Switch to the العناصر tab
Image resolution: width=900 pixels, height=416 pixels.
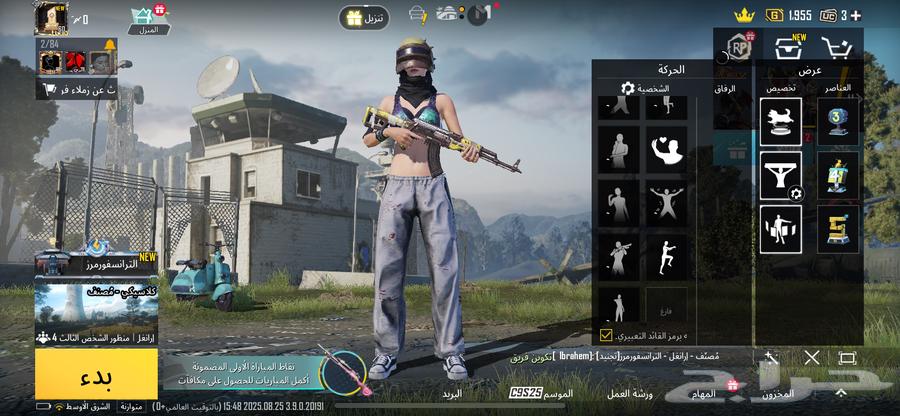point(837,88)
